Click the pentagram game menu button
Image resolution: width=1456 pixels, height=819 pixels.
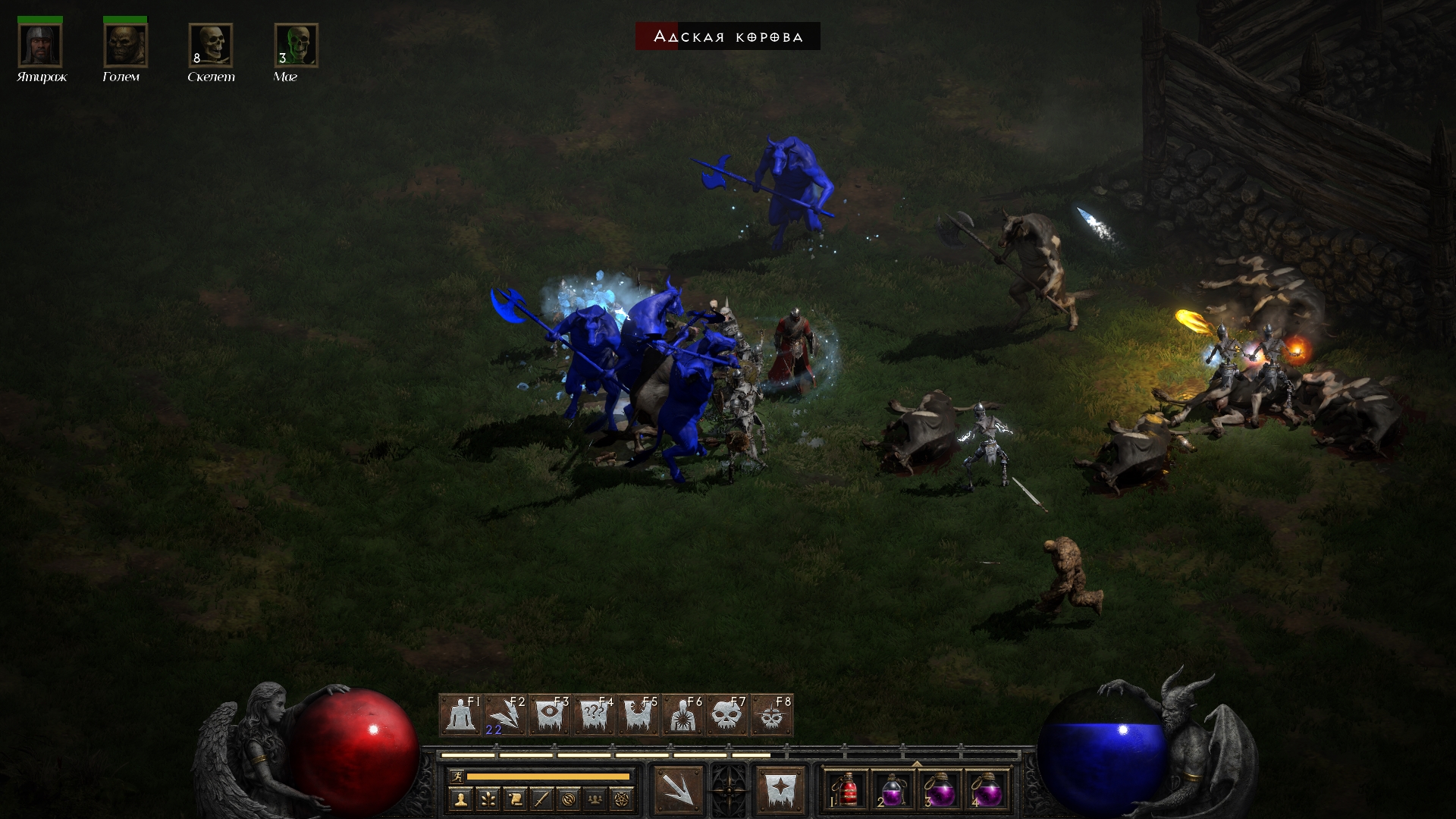pyautogui.click(x=622, y=799)
